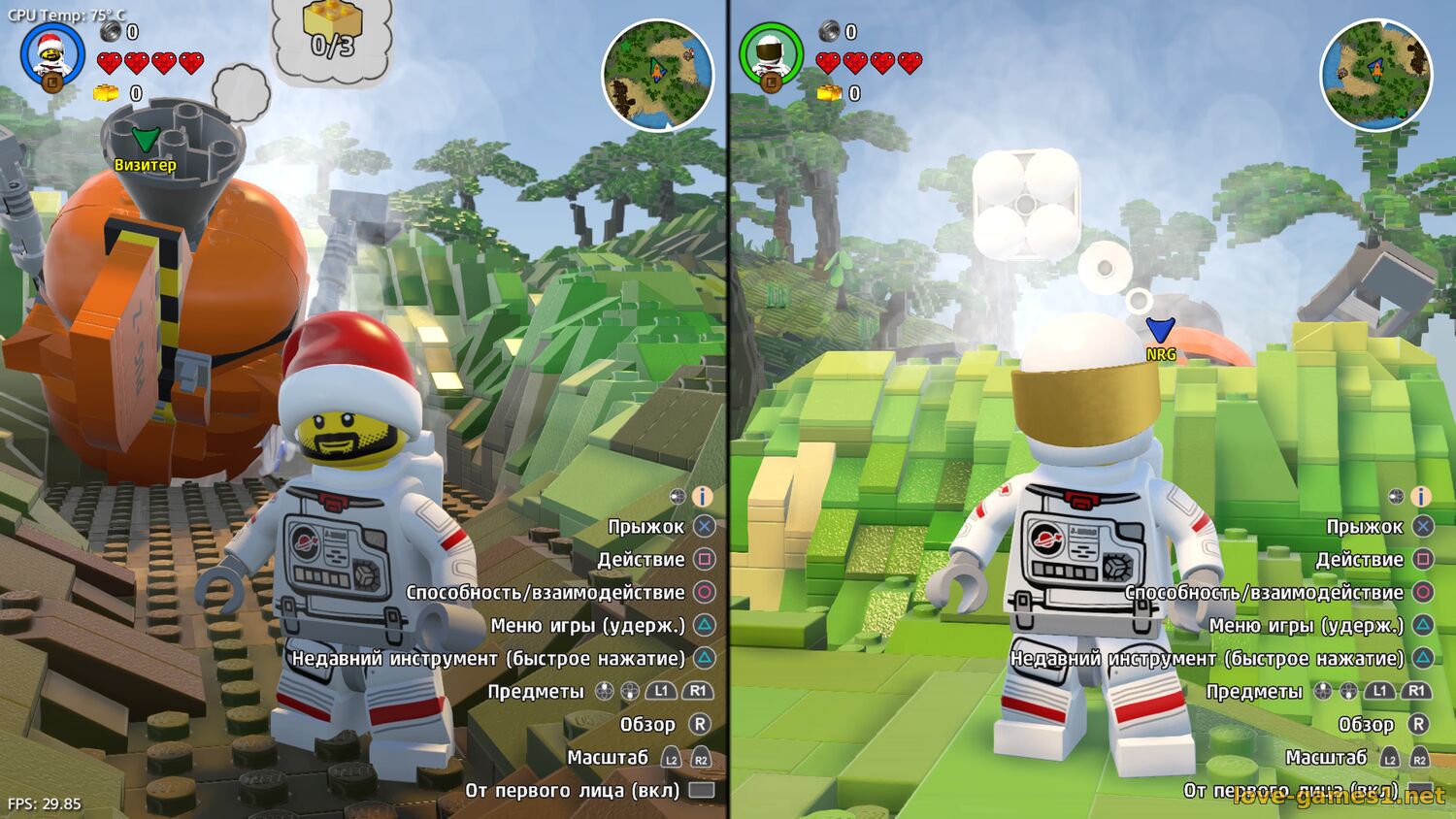Open the gold brick 0/3 objective tracker
Screen dimensions: 1456x819
pyautogui.click(x=332, y=34)
